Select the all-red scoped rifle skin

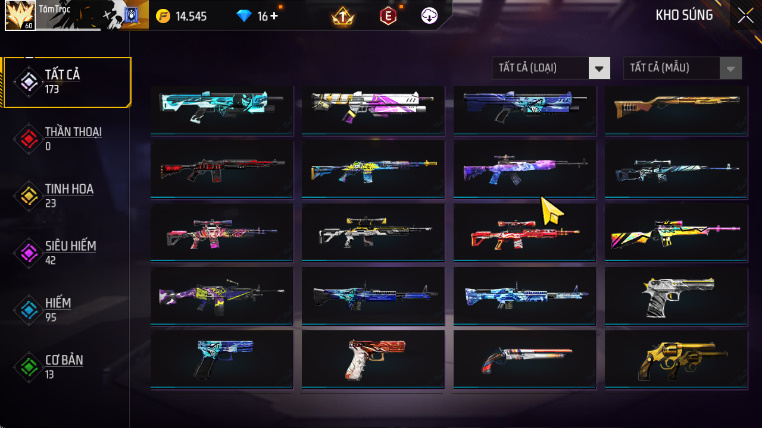525,232
